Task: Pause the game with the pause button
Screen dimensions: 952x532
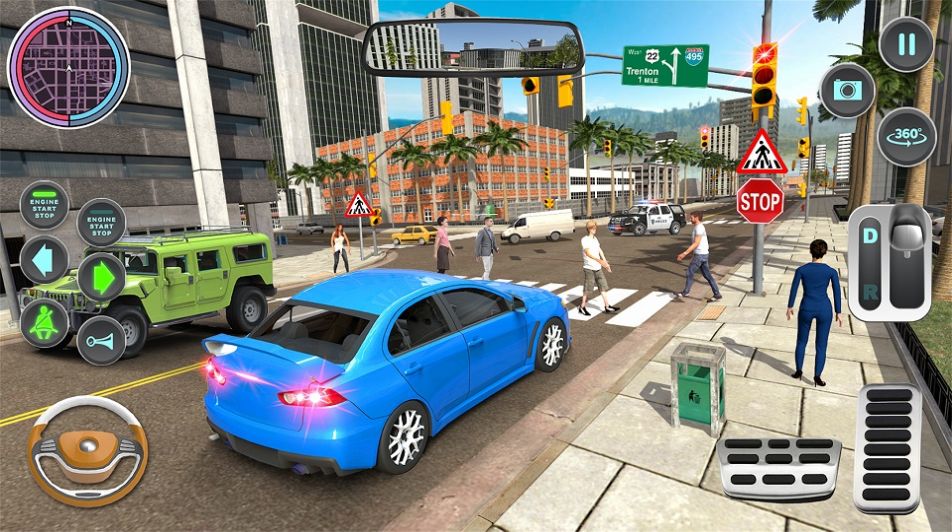Action: [x=906, y=45]
